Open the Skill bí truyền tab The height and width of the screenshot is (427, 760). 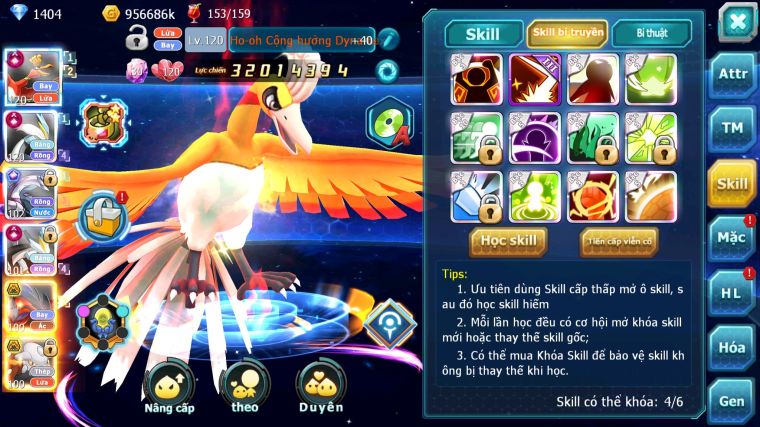(x=567, y=33)
